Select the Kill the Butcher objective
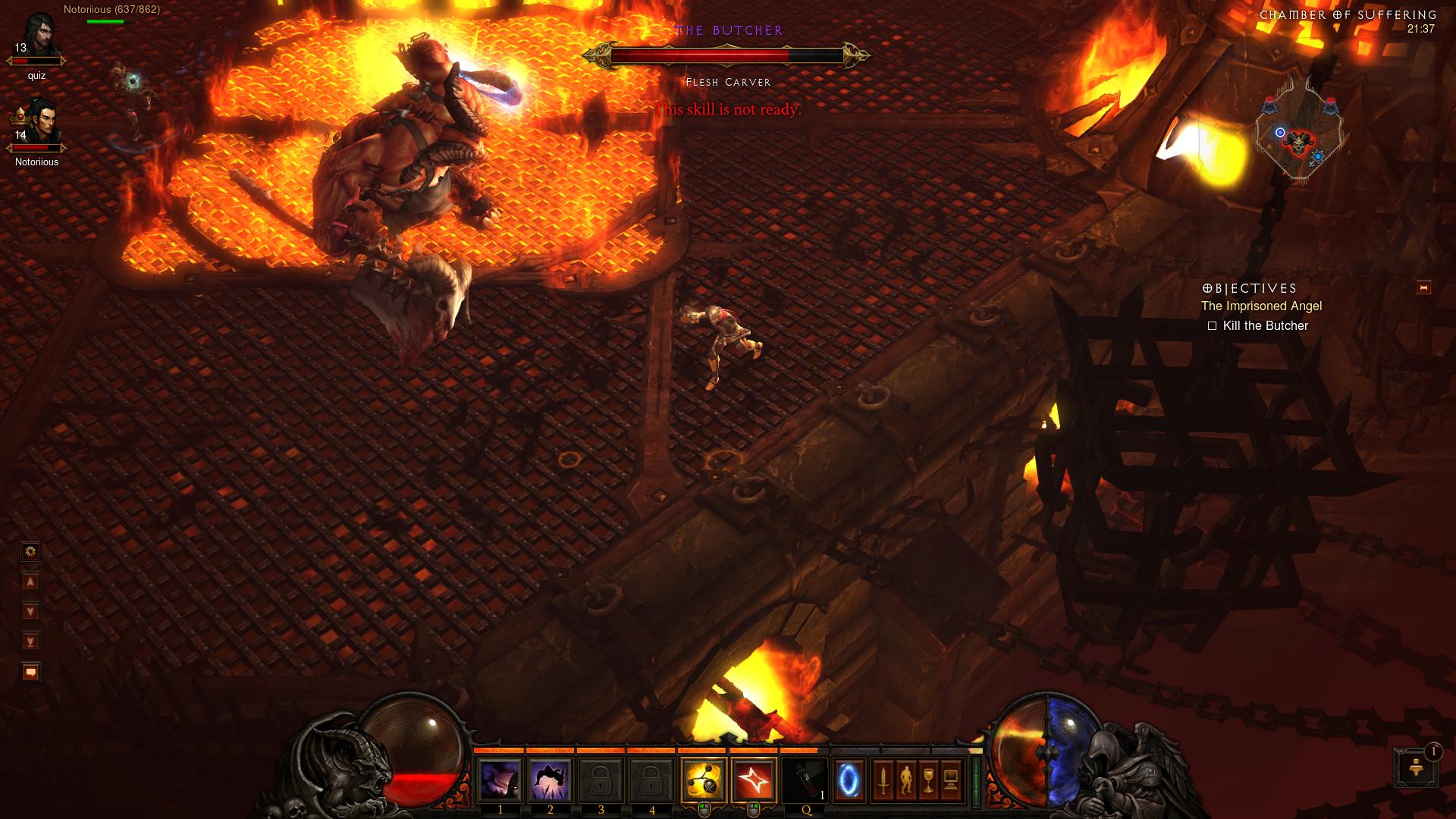This screenshot has height=819, width=1456. coord(1265,326)
